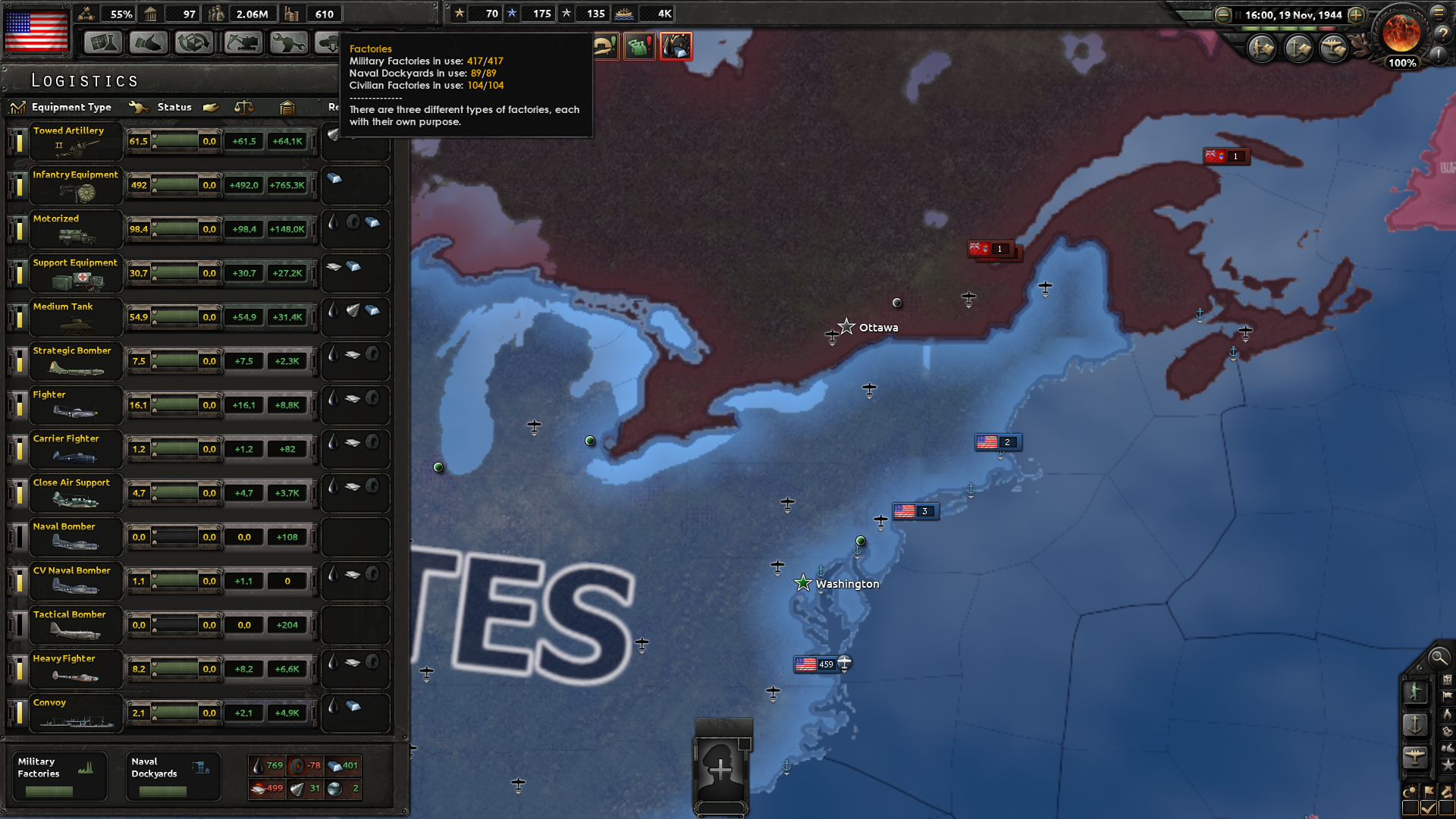The width and height of the screenshot is (1456, 819).
Task: Enable the arrows display checkbox
Action: tap(1448, 807)
